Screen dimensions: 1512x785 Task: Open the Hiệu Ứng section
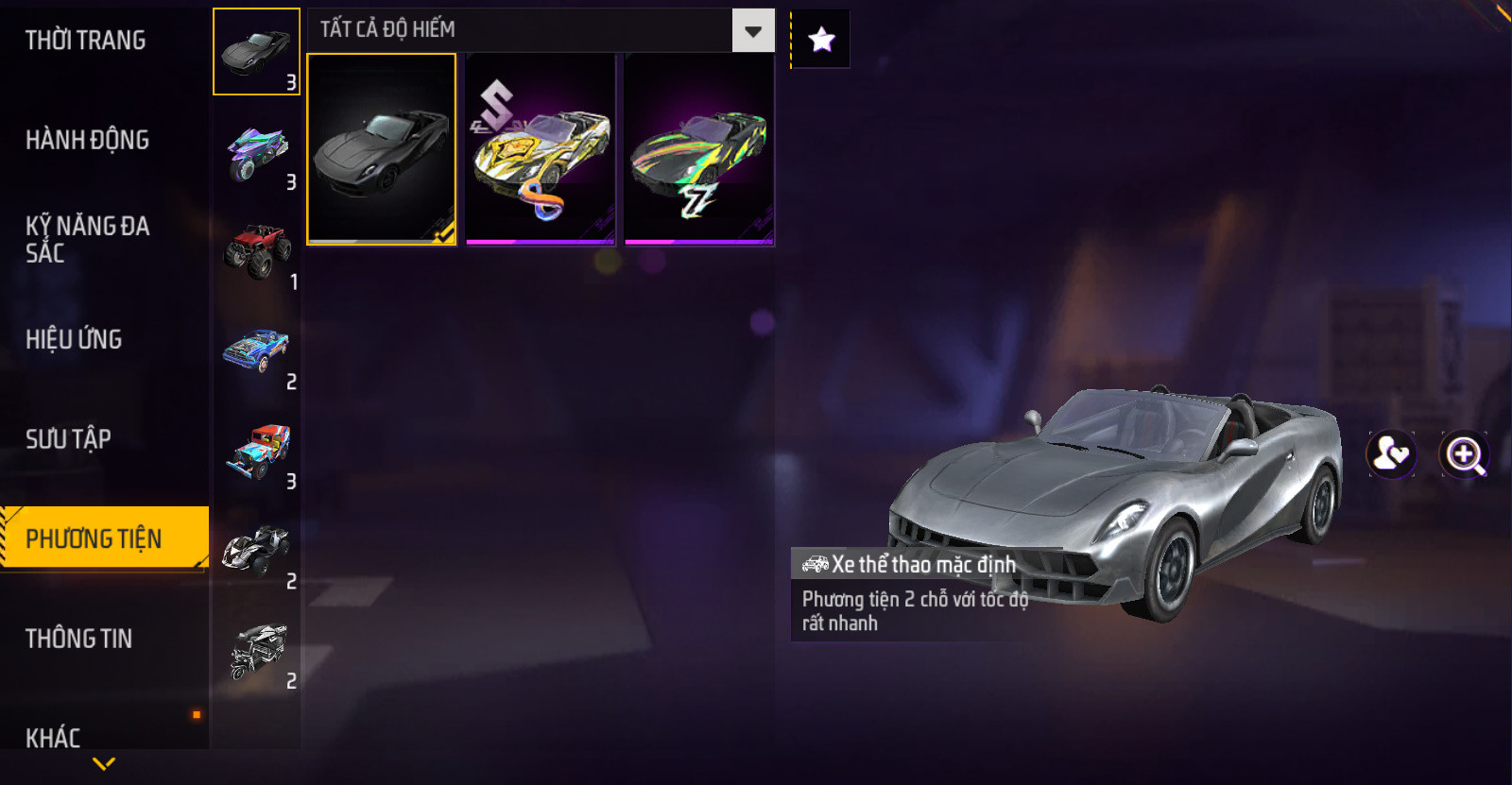(74, 339)
